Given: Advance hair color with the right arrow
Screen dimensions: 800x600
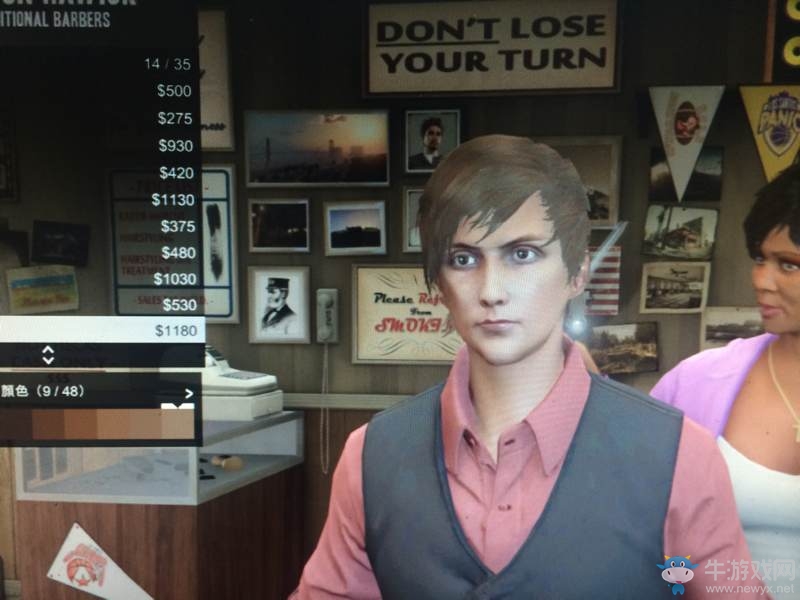Looking at the screenshot, I should coord(188,393).
